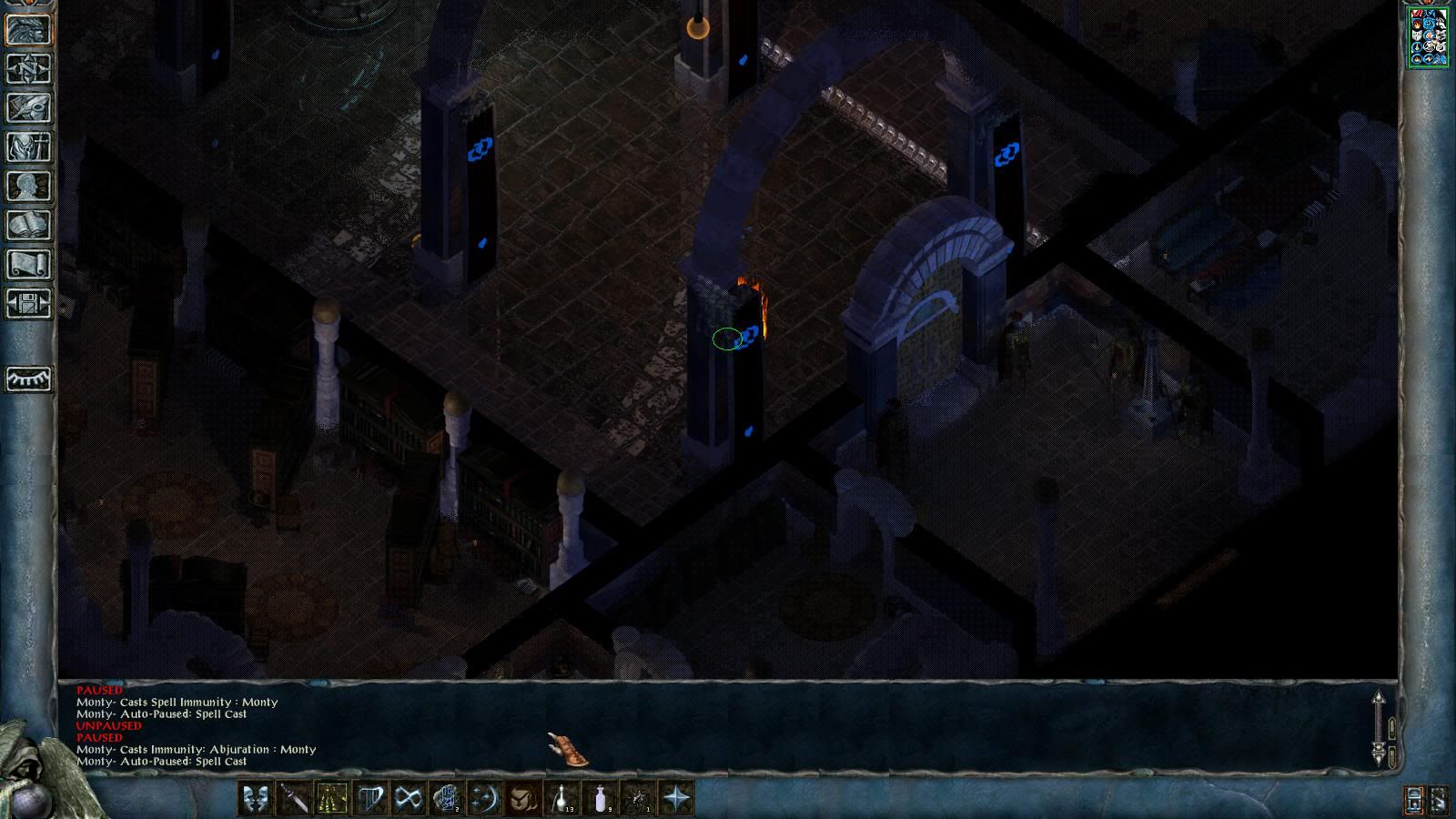Screen dimensions: 1456x819
Task: Open the mage spellbook button
Action: click(28, 225)
